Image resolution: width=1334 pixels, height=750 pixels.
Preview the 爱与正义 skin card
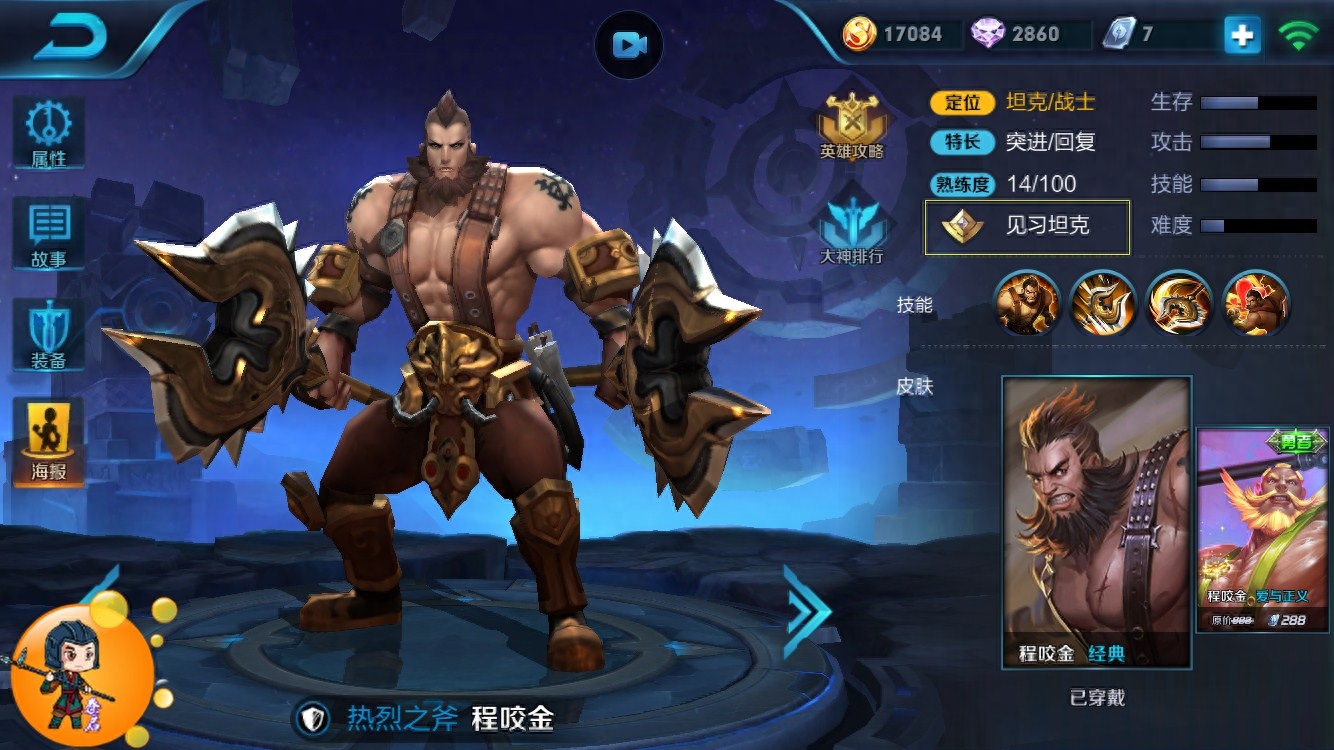[1264, 530]
